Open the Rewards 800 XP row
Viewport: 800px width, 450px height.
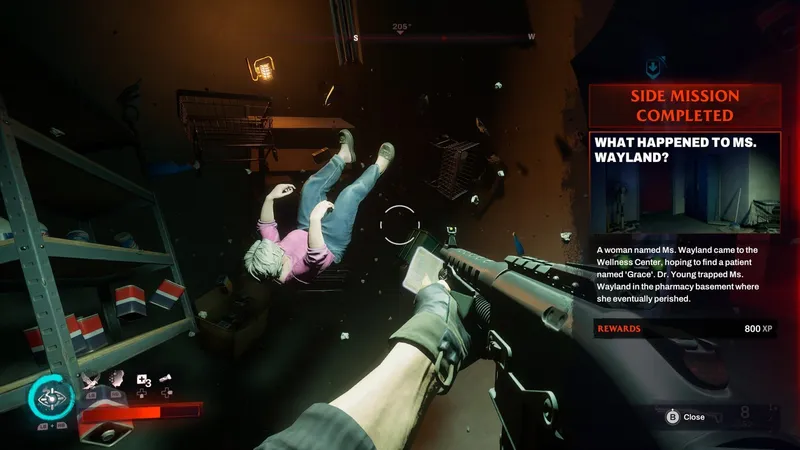click(x=684, y=328)
